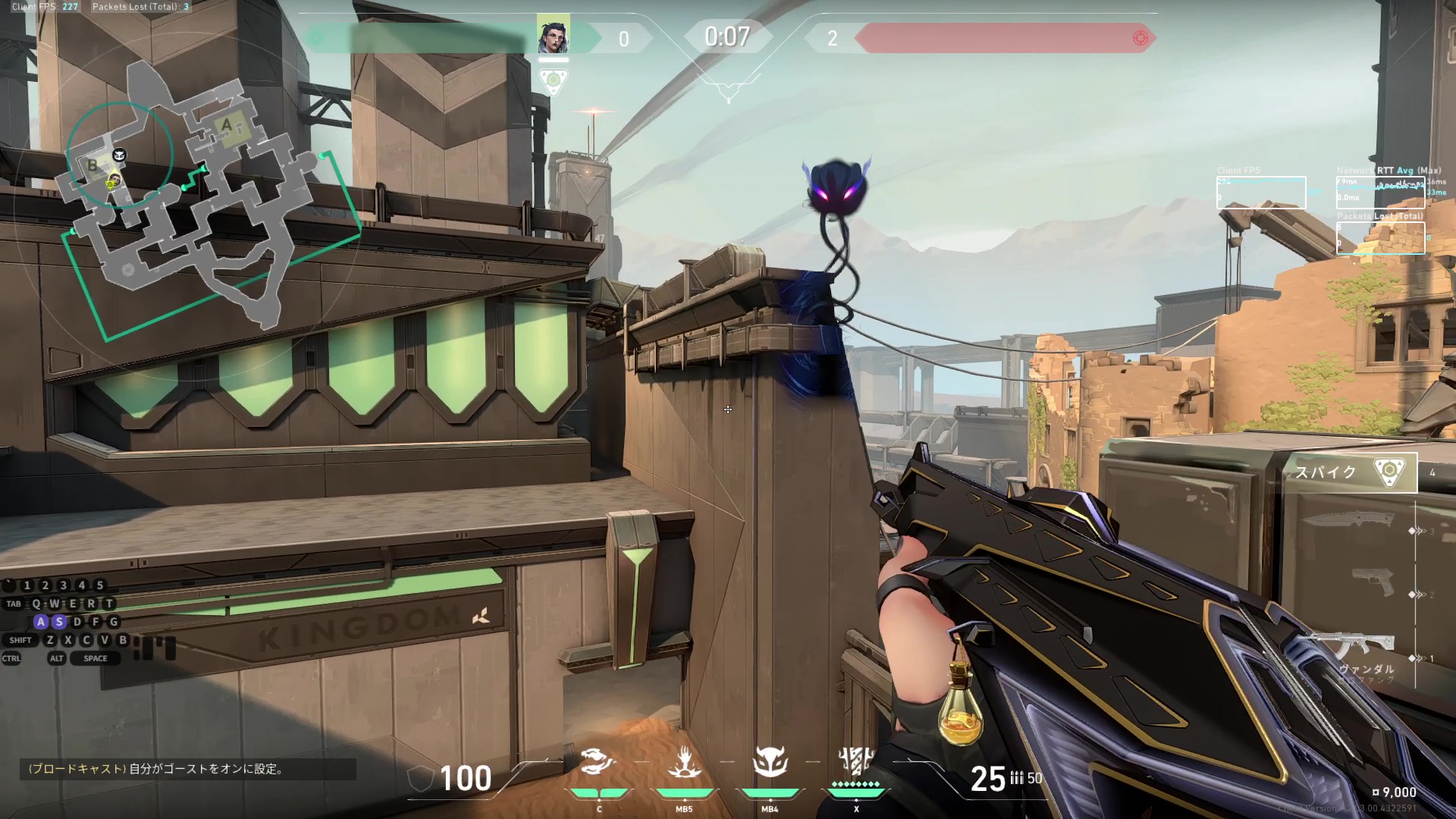This screenshot has height=819, width=1456.
Task: Click the red enemy team emblem
Action: tap(1140, 38)
